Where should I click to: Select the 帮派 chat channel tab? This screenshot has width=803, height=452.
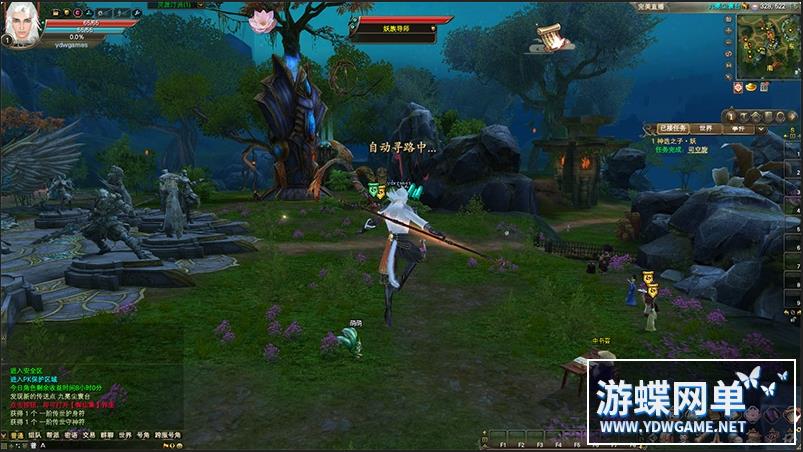pos(53,435)
